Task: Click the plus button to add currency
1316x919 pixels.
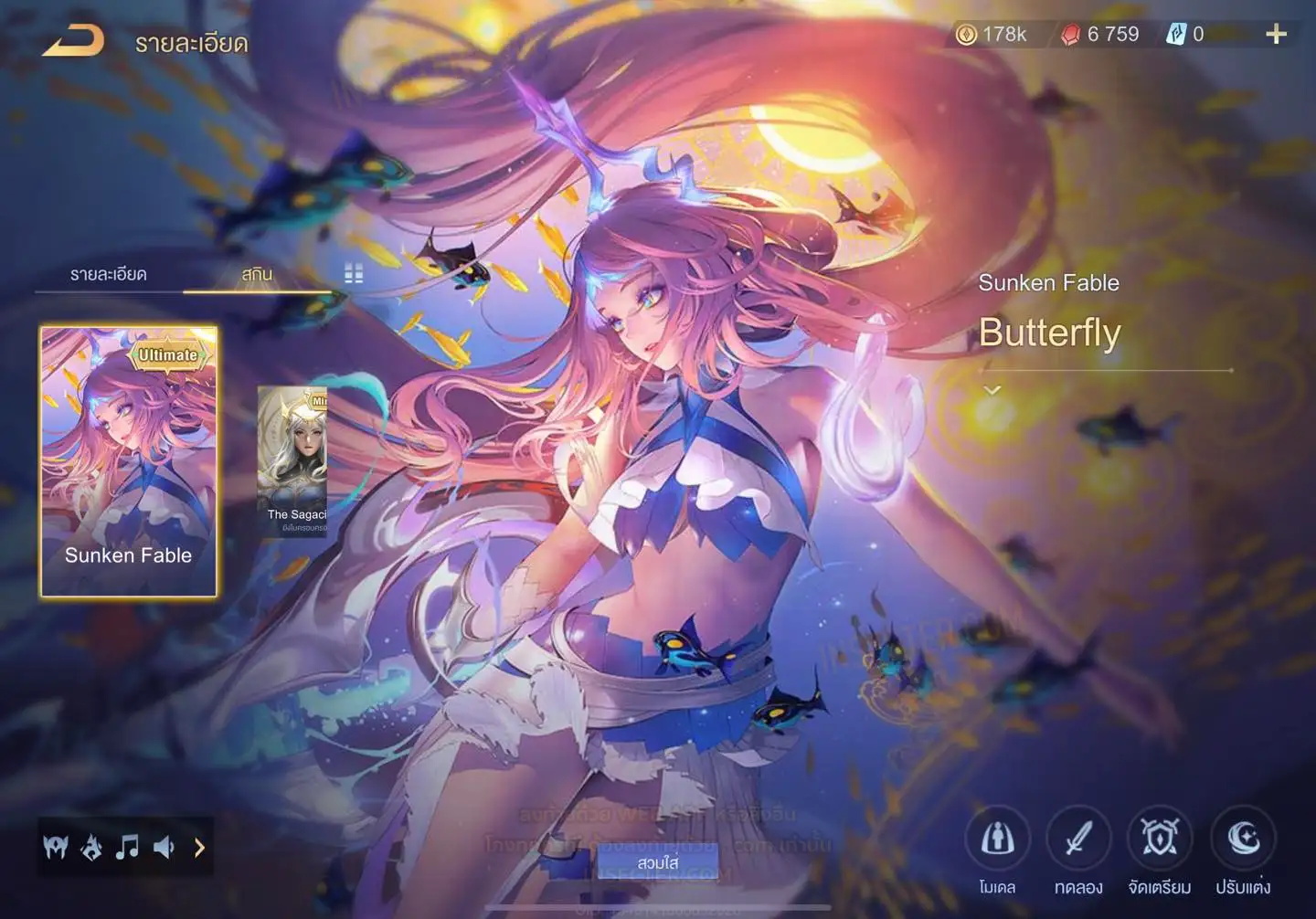Action: [x=1276, y=35]
